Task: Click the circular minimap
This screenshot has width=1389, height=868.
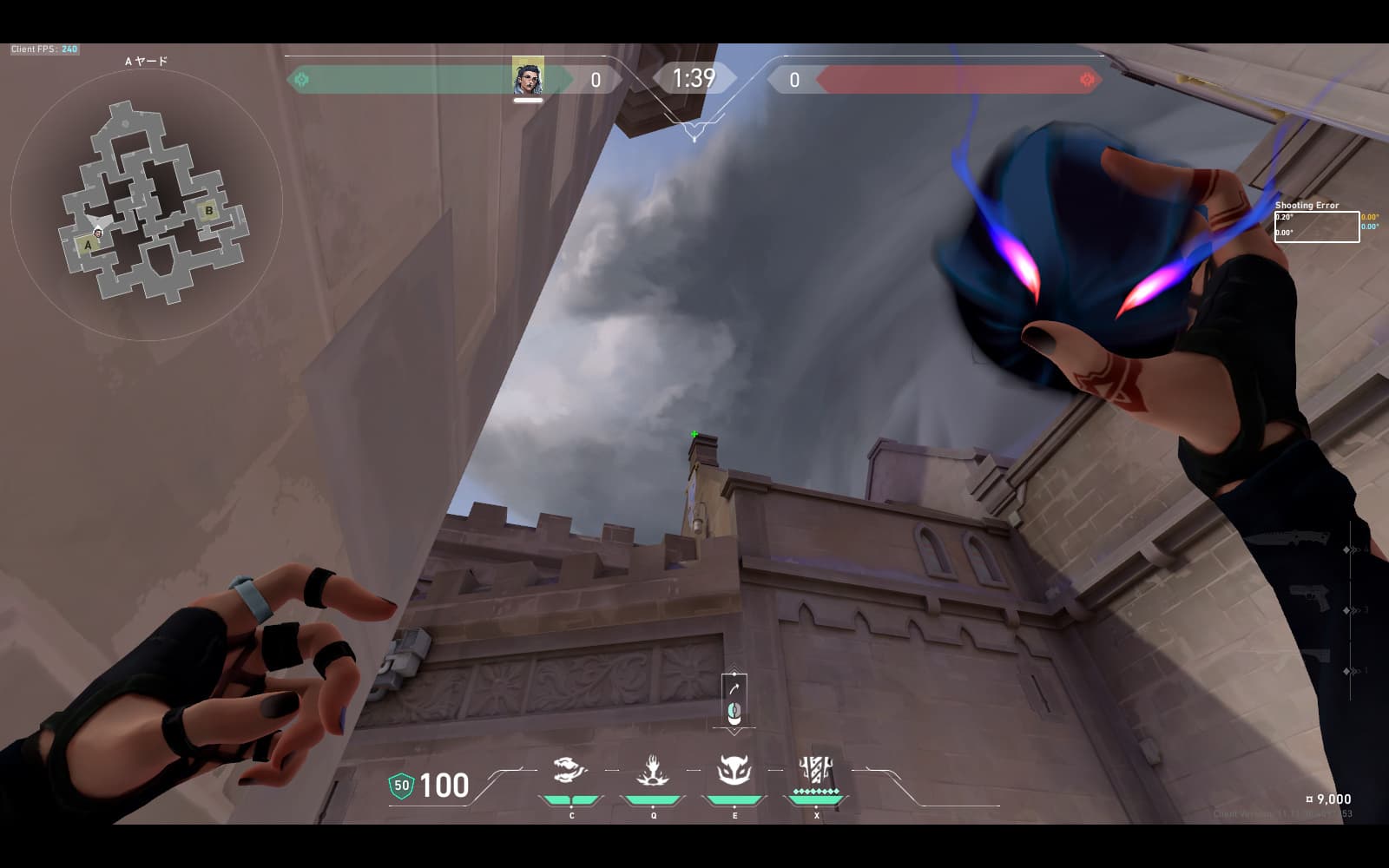Action: [146, 206]
